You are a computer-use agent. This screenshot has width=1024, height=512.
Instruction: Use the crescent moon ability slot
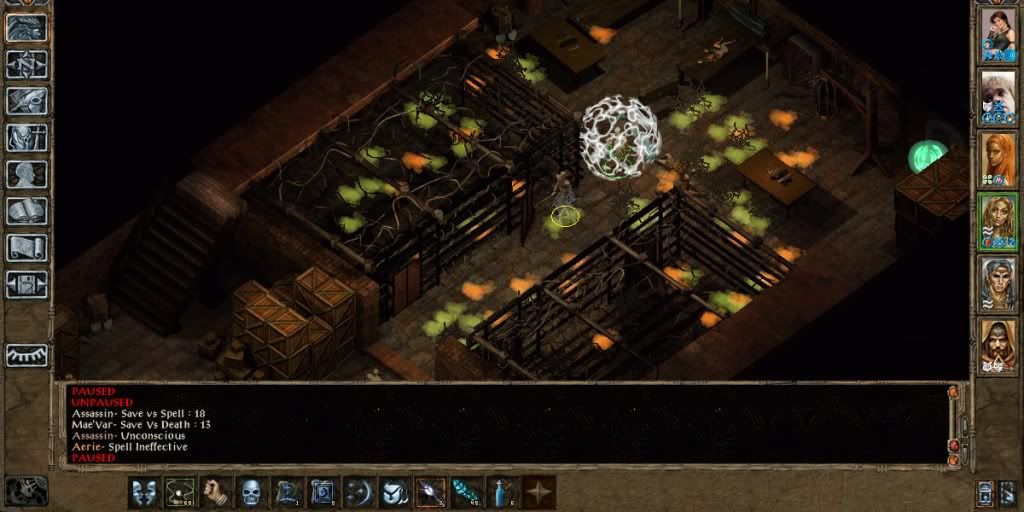click(359, 492)
